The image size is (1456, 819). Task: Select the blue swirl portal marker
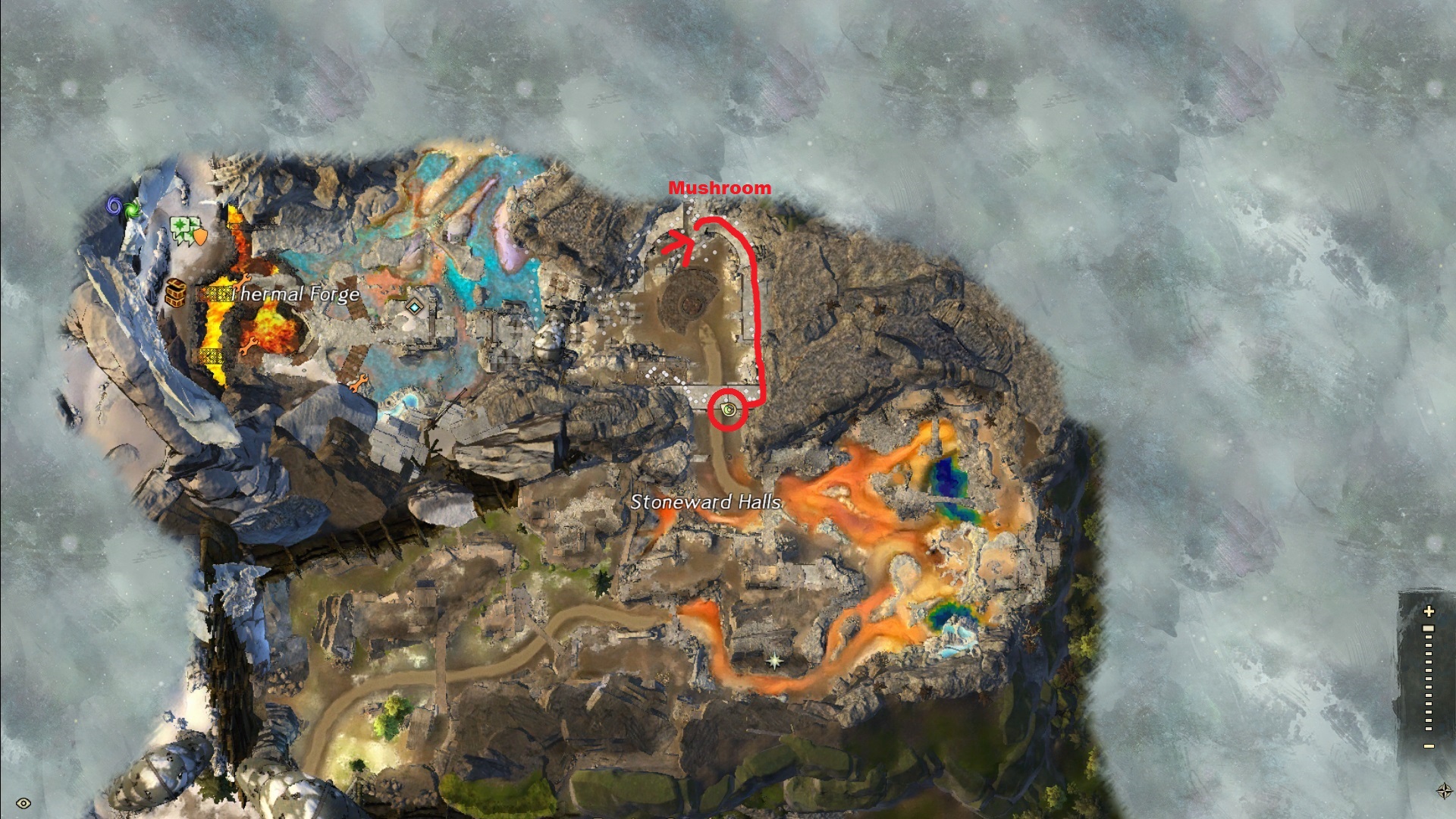click(115, 205)
